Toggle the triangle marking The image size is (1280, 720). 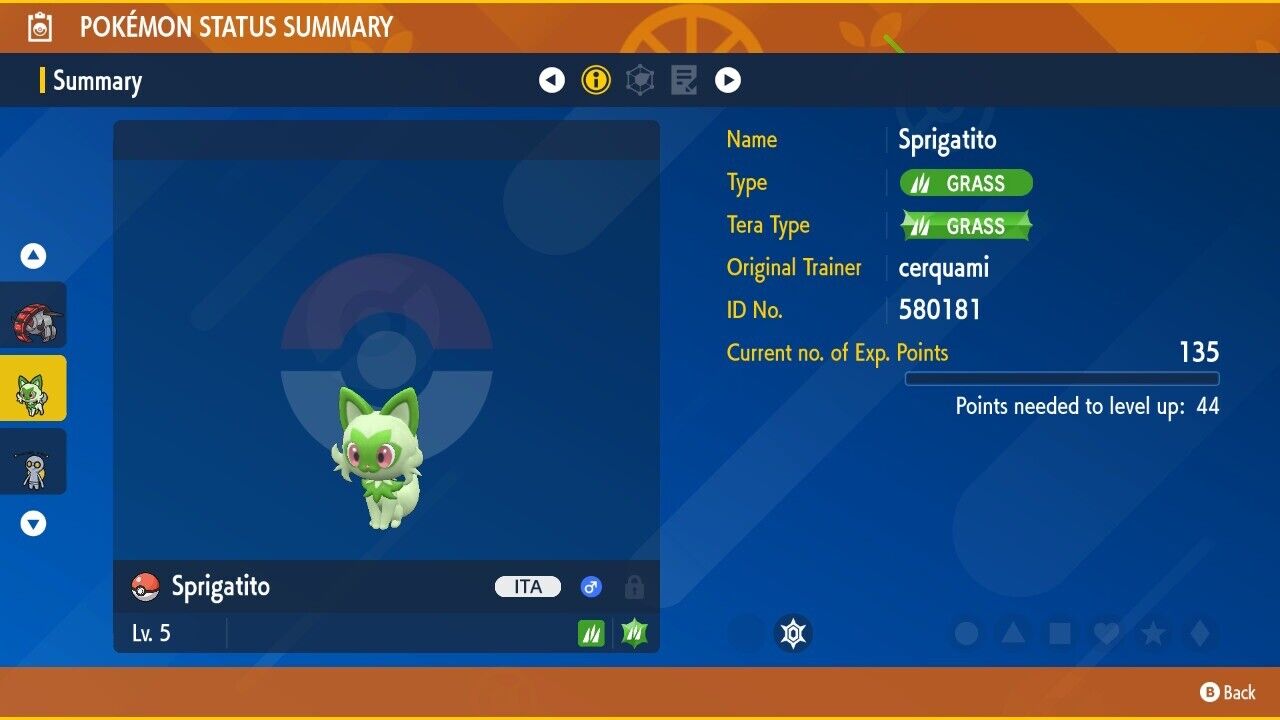(1013, 634)
